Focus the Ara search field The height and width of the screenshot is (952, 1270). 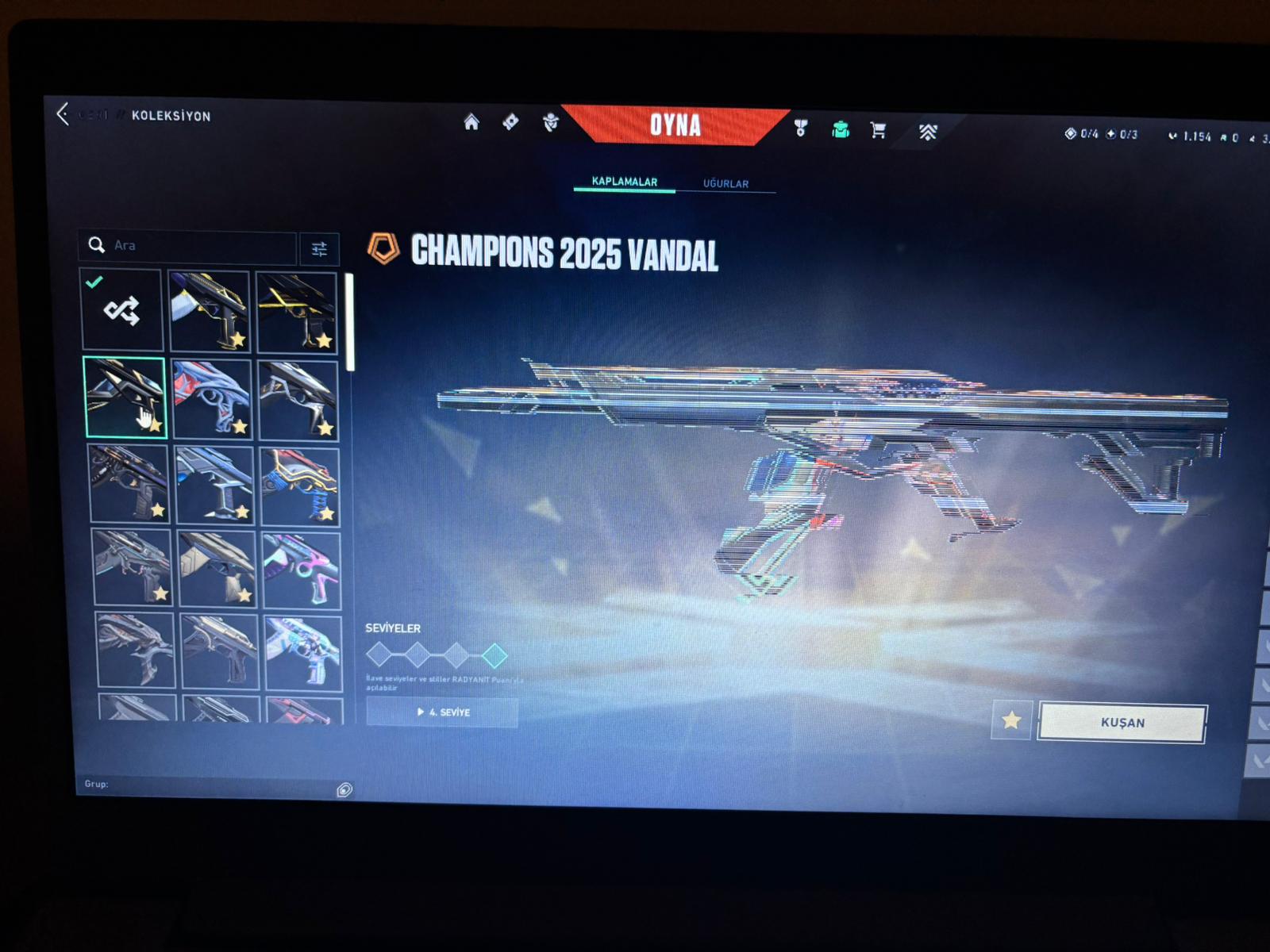[x=198, y=246]
